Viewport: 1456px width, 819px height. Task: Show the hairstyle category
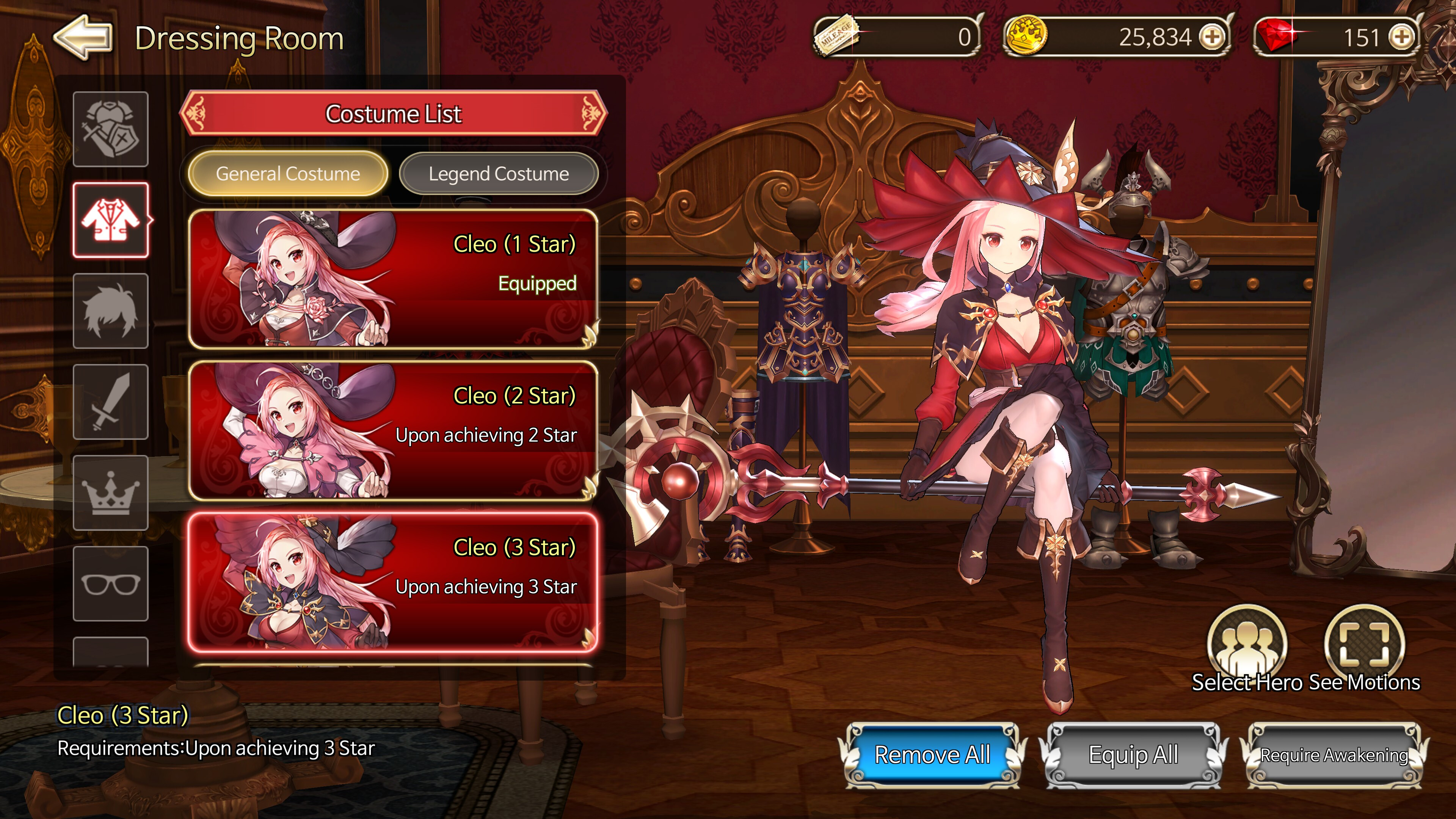point(111,311)
